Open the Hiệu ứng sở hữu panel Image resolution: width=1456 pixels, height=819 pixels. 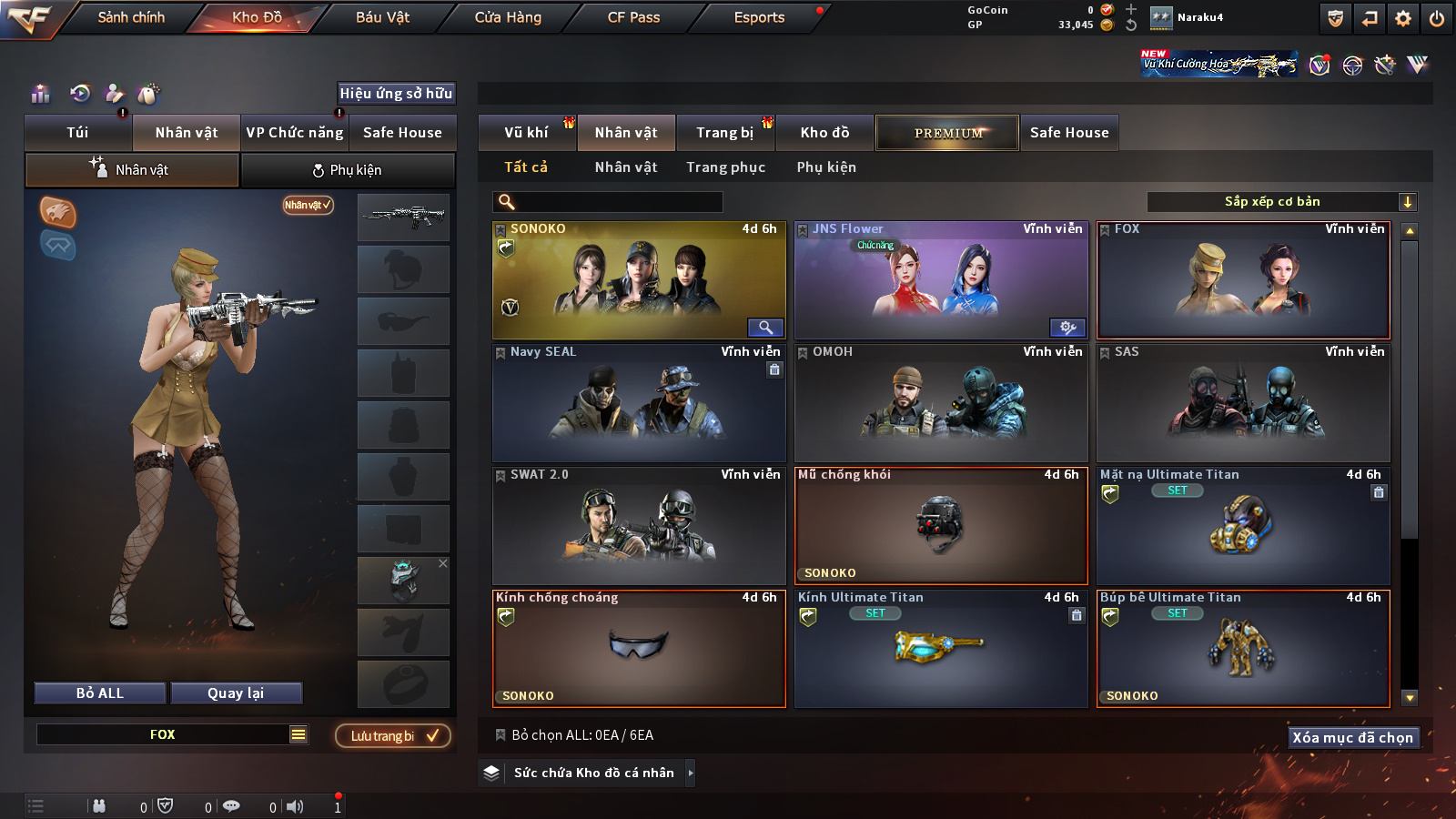[396, 94]
